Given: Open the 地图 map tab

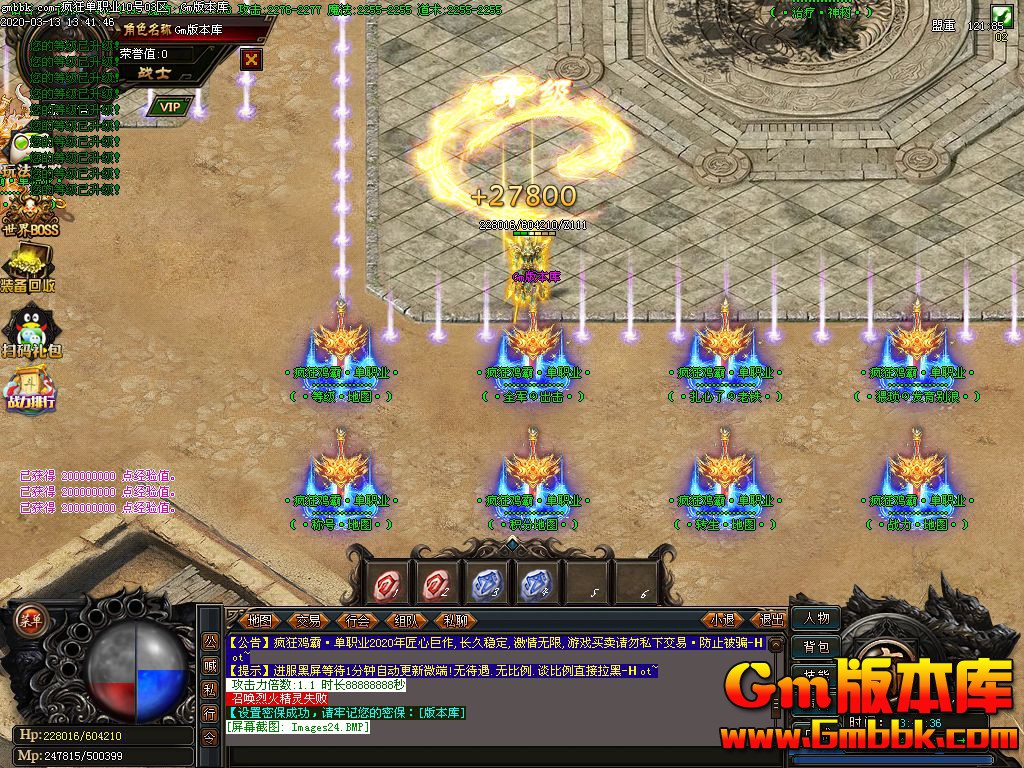Looking at the screenshot, I should coord(259,620).
